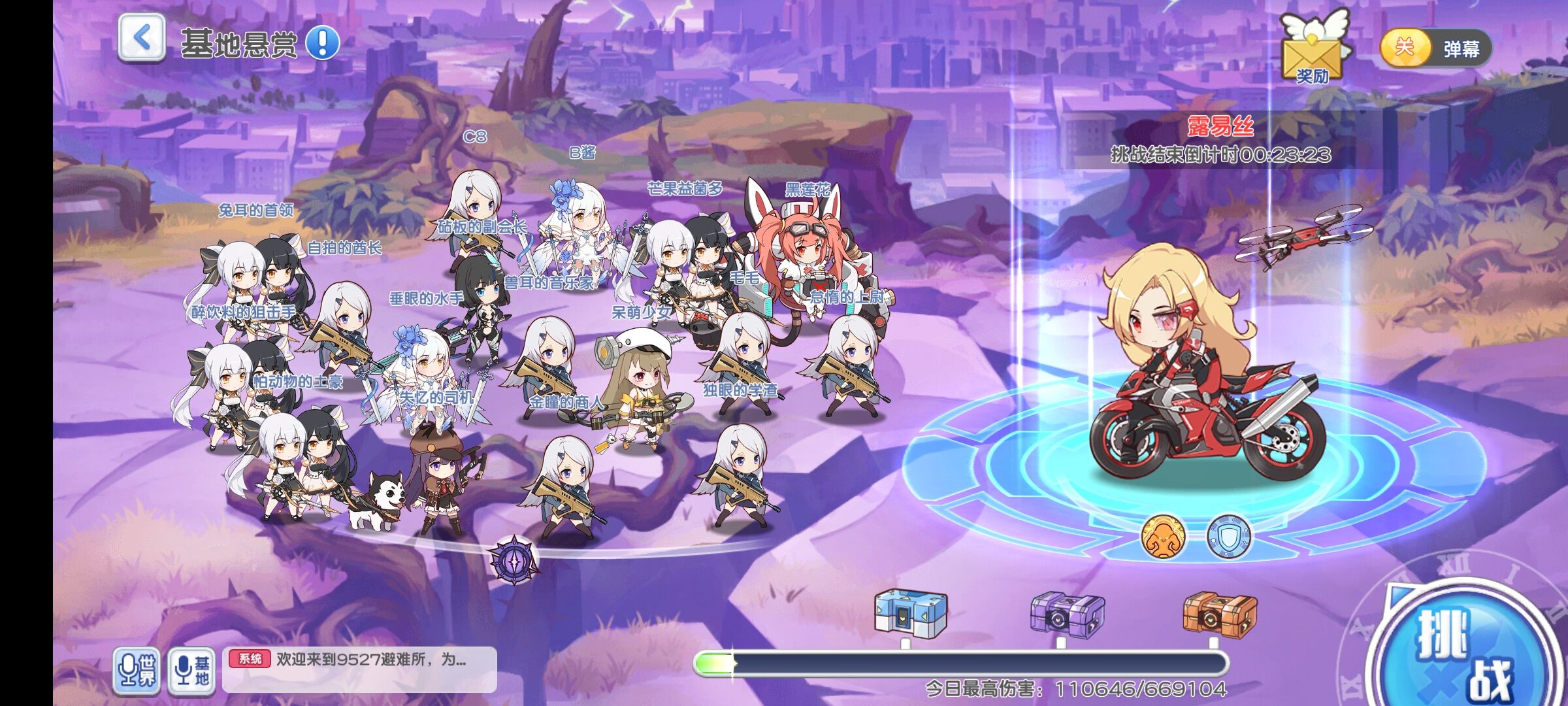Toggle the 弹幕 danmaku switch

(x=1435, y=48)
